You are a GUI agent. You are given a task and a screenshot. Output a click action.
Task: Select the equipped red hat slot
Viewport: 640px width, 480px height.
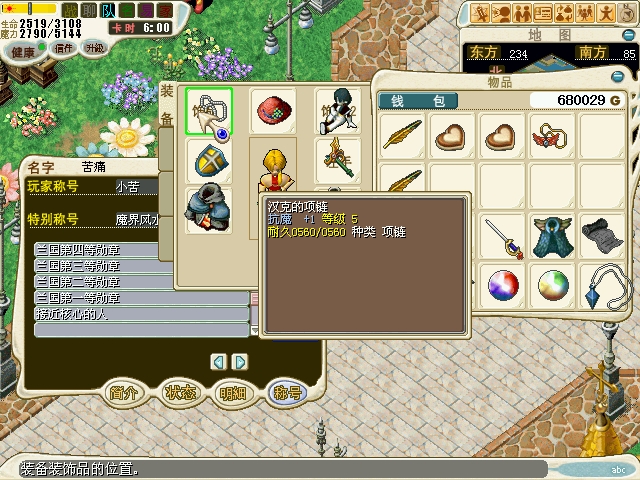(x=273, y=111)
